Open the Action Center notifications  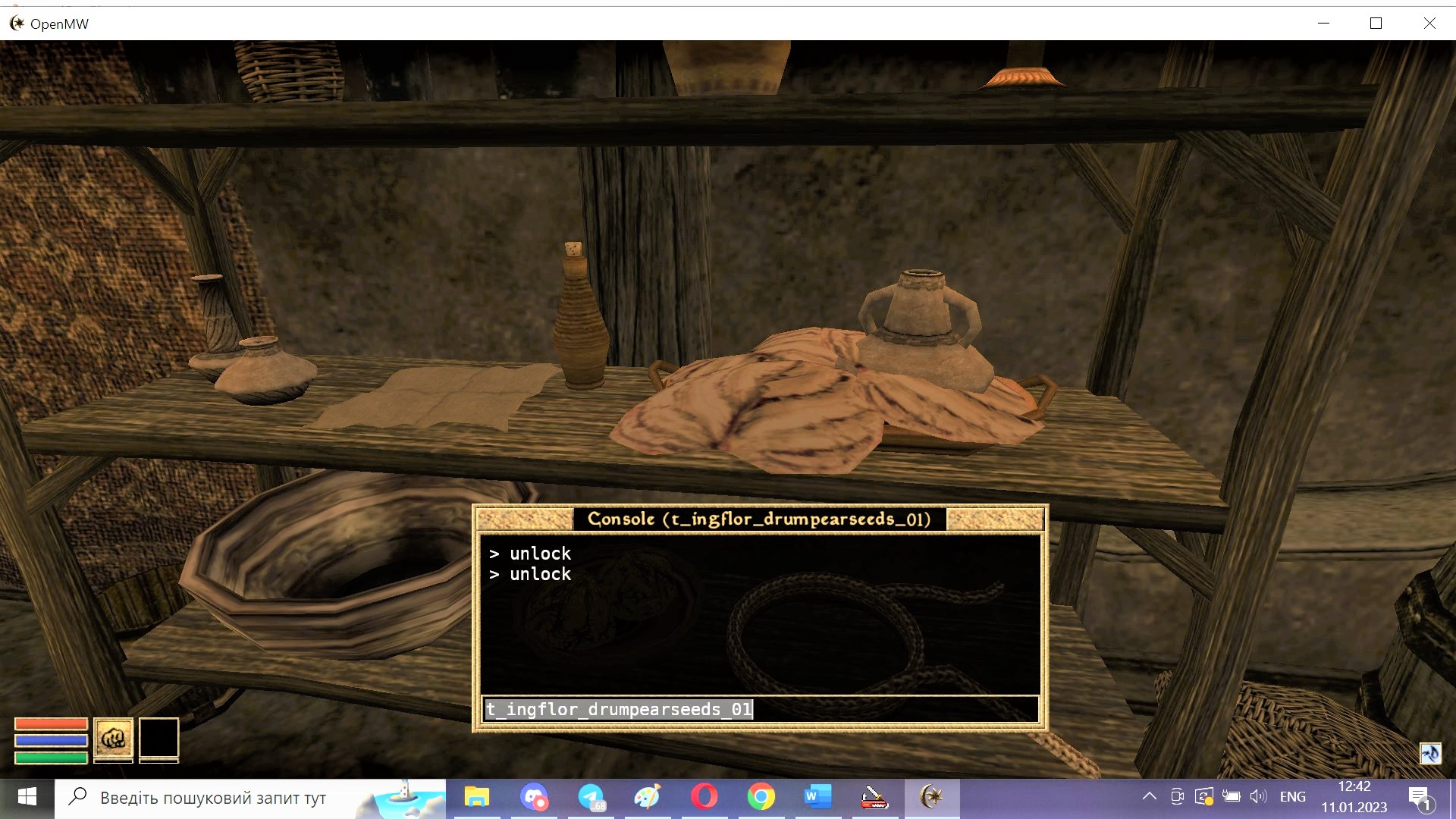coord(1420,796)
